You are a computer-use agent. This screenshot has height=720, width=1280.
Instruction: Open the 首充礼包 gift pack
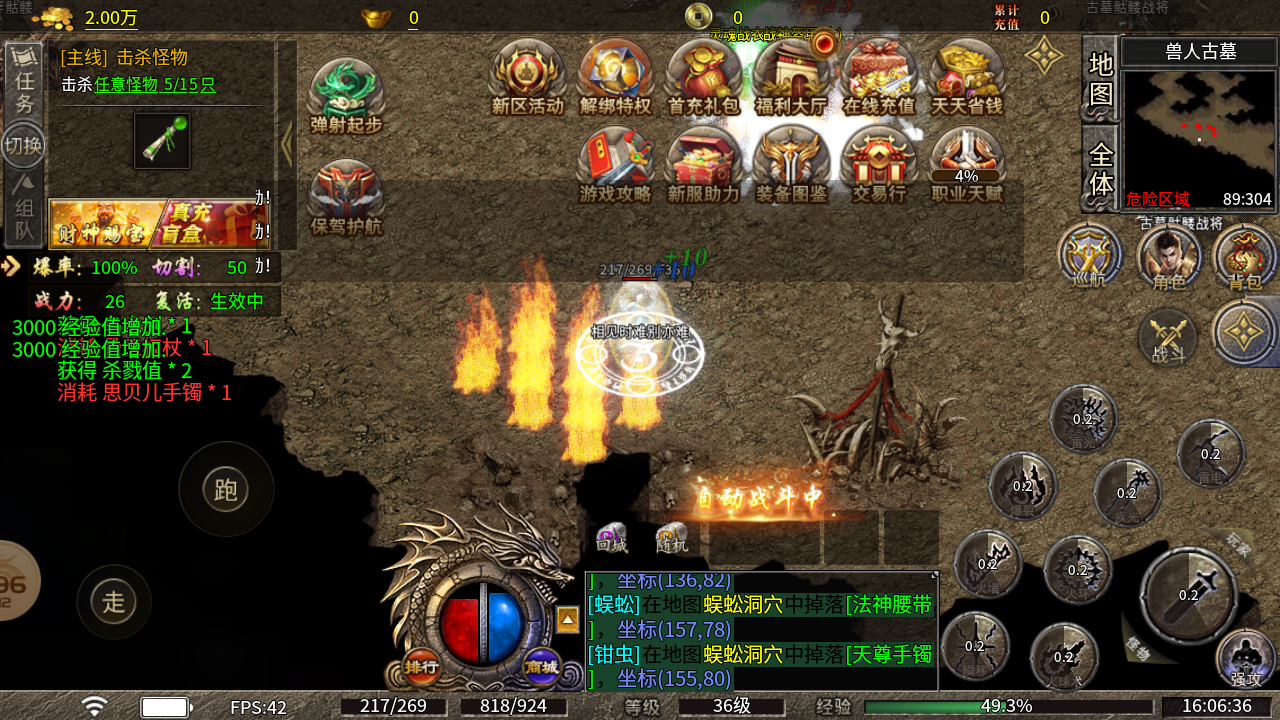point(703,78)
